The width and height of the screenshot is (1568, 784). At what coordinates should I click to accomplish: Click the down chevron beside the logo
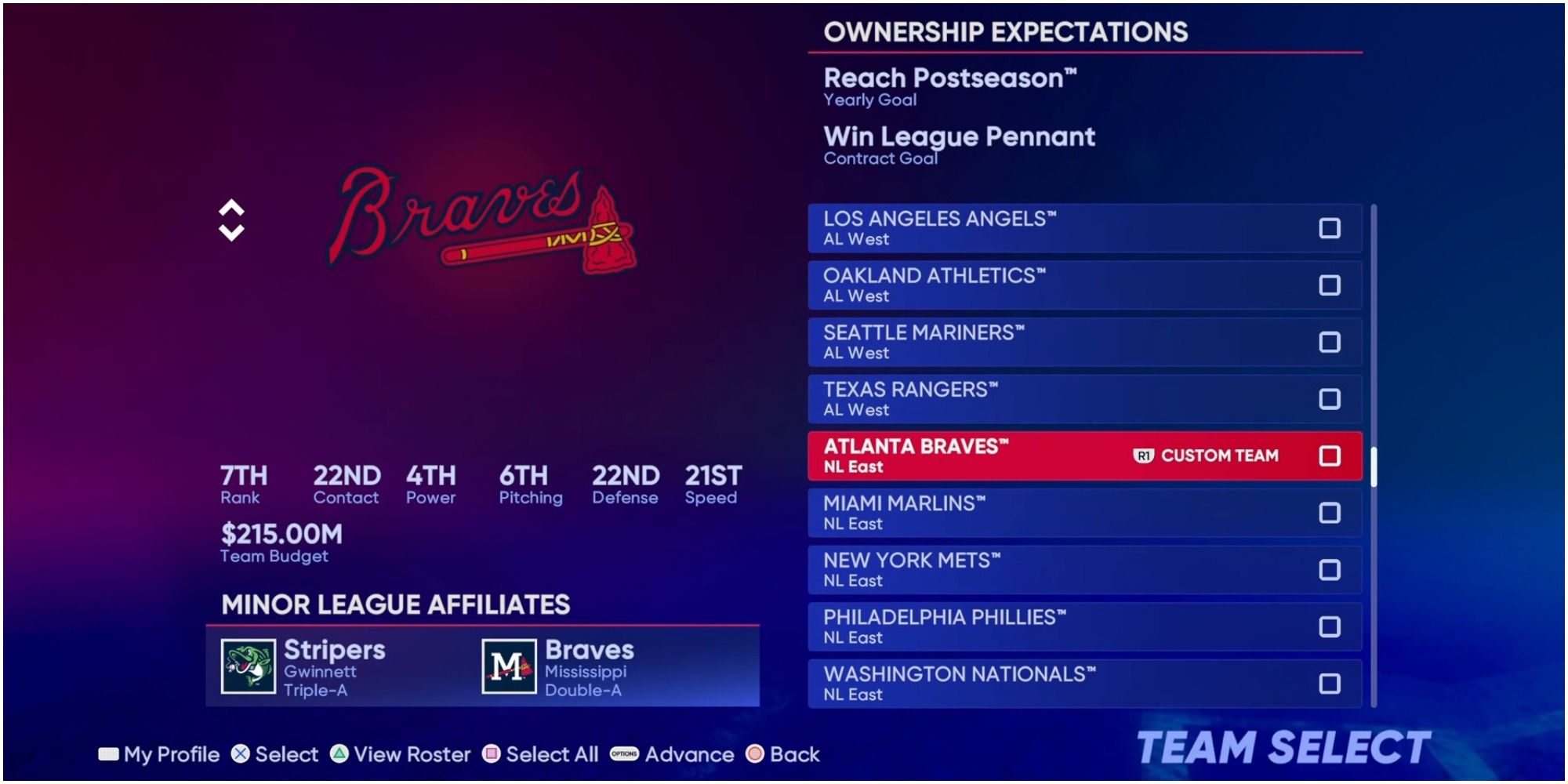(230, 232)
